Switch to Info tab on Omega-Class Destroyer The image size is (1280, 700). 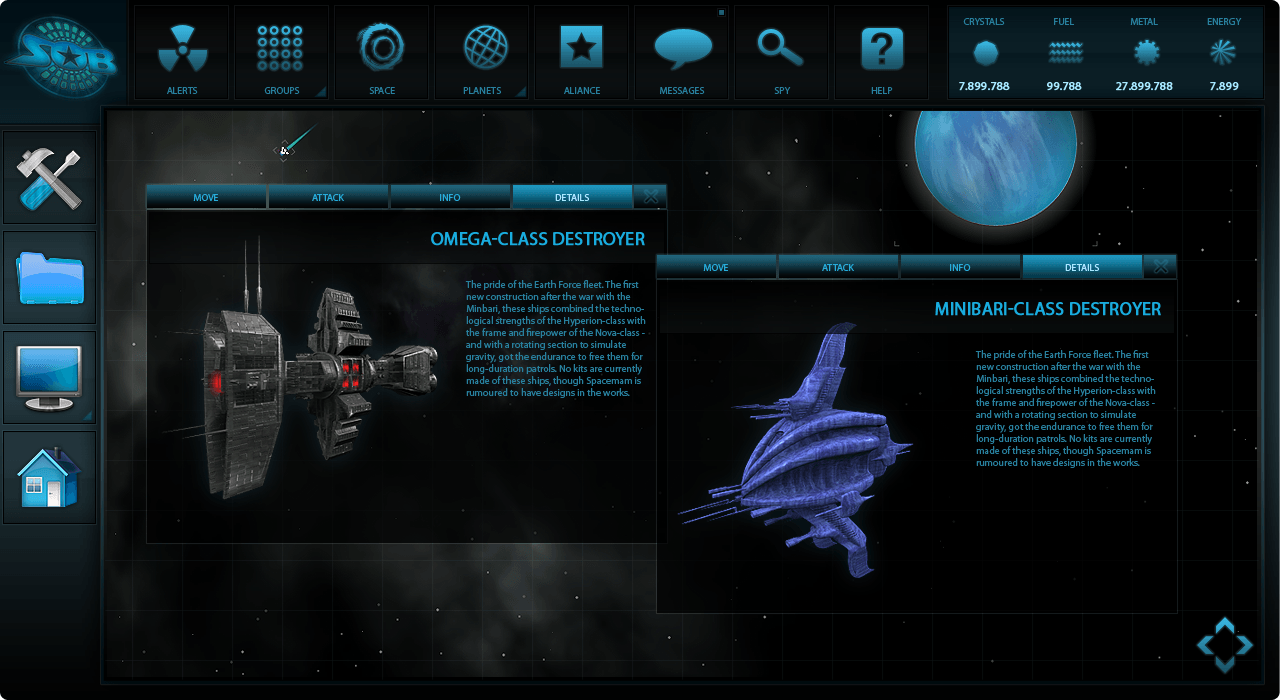[450, 197]
